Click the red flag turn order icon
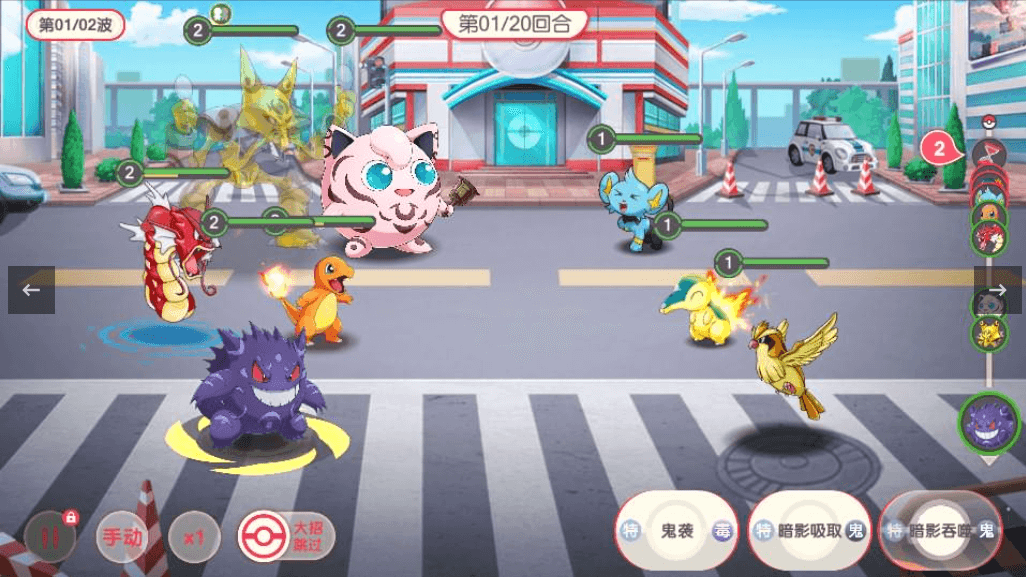The width and height of the screenshot is (1026, 577). click(987, 154)
